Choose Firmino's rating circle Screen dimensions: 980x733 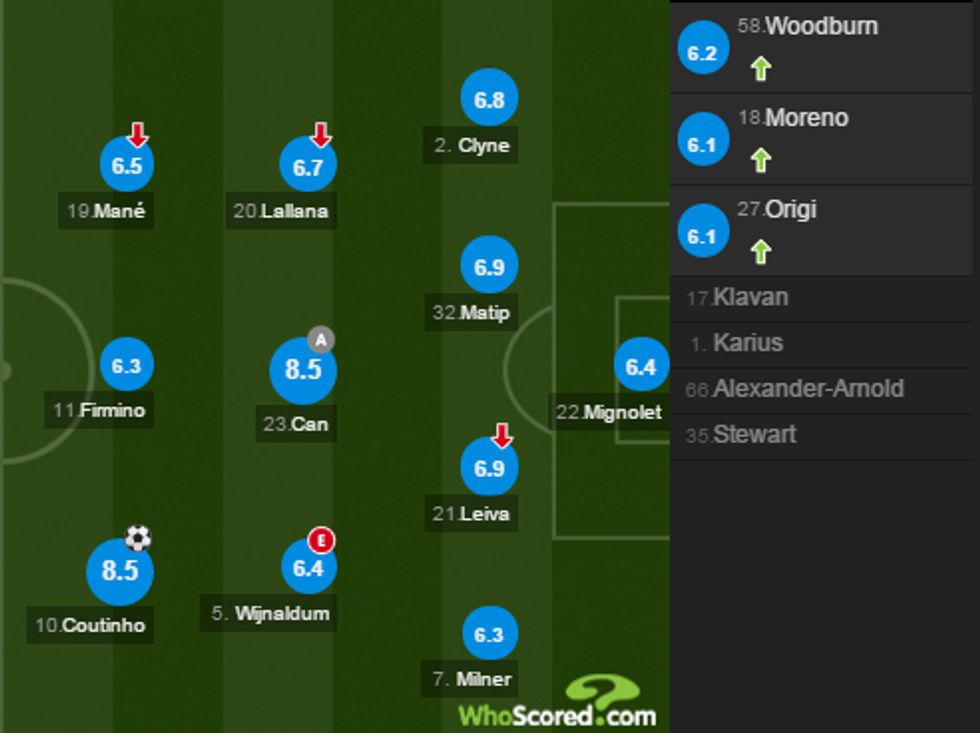[x=126, y=367]
